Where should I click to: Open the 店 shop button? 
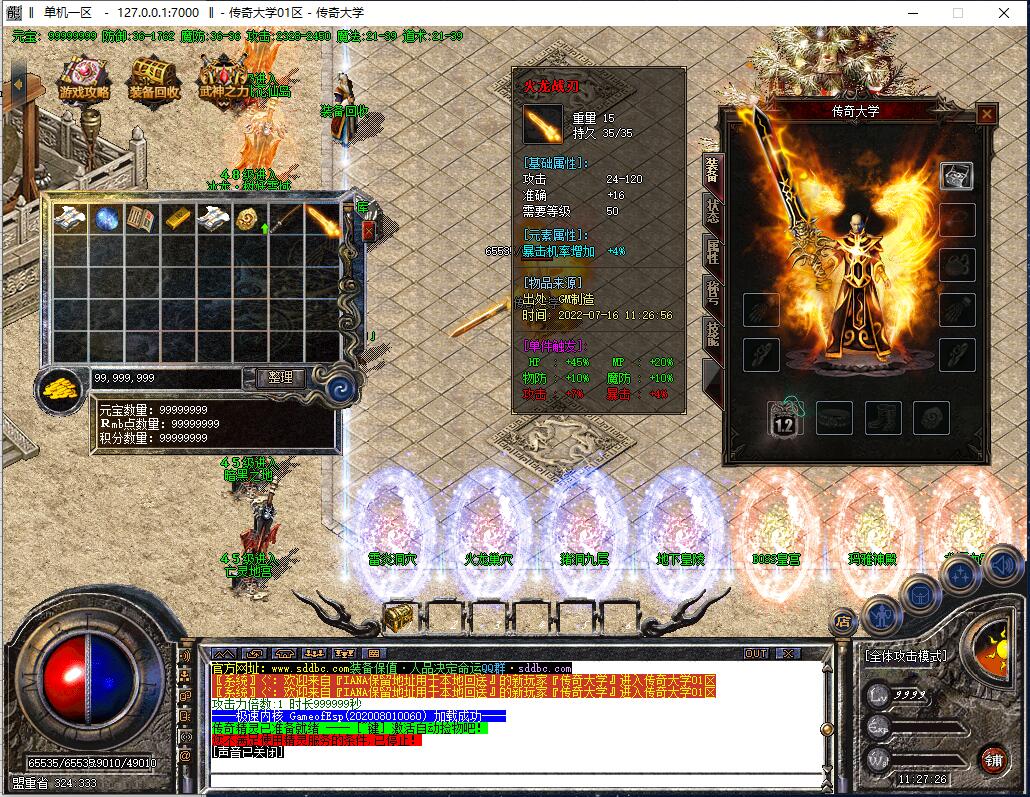(x=842, y=621)
